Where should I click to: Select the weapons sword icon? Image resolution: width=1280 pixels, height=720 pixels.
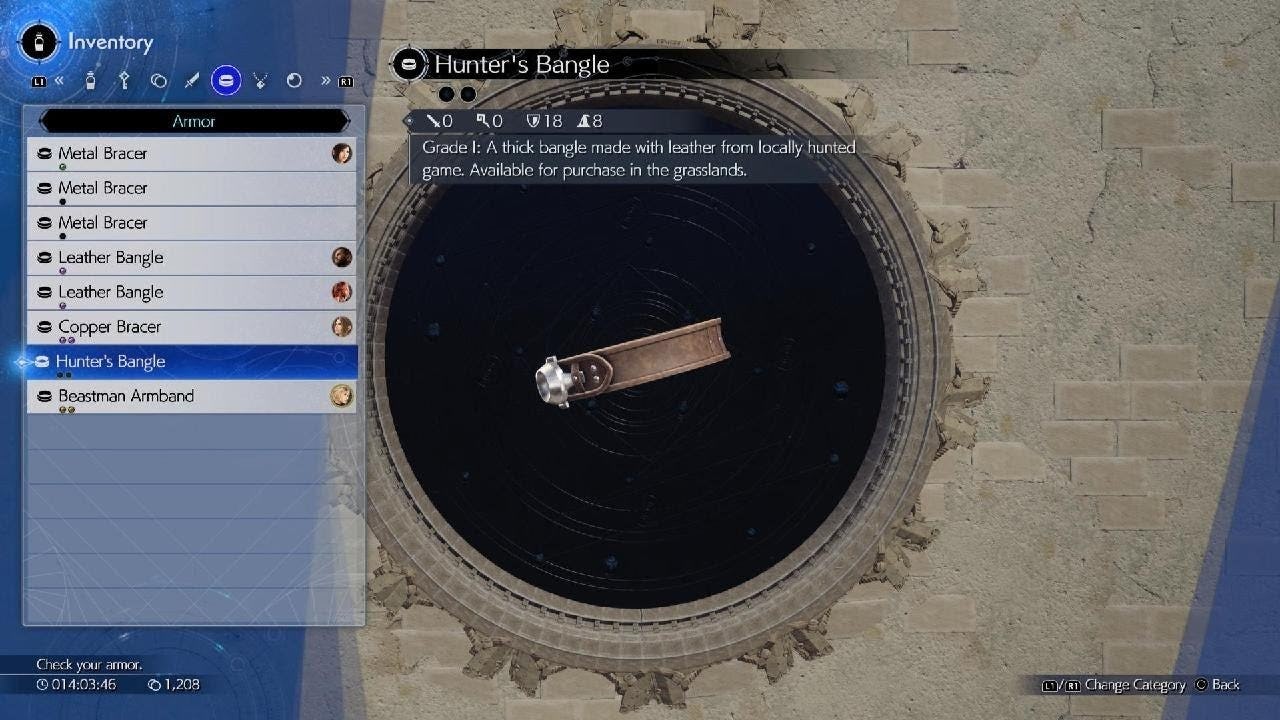tap(192, 80)
